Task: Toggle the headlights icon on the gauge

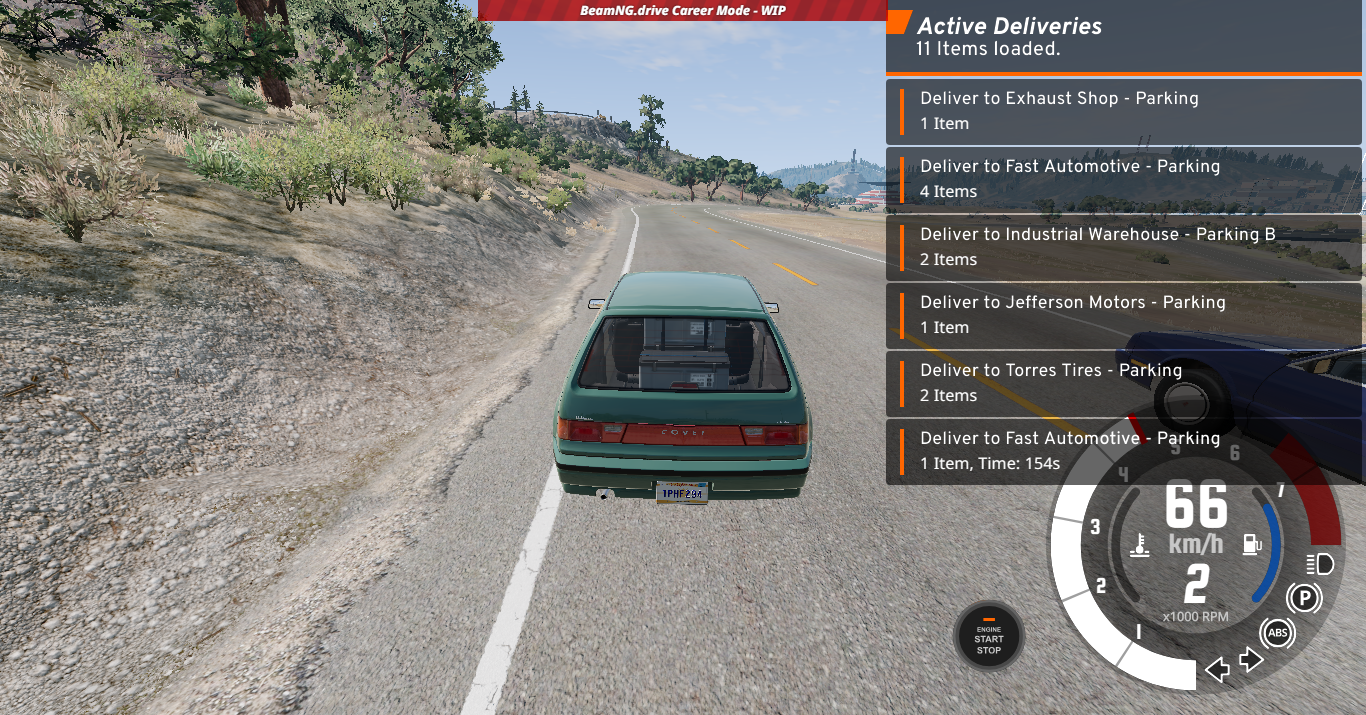Action: point(1320,564)
